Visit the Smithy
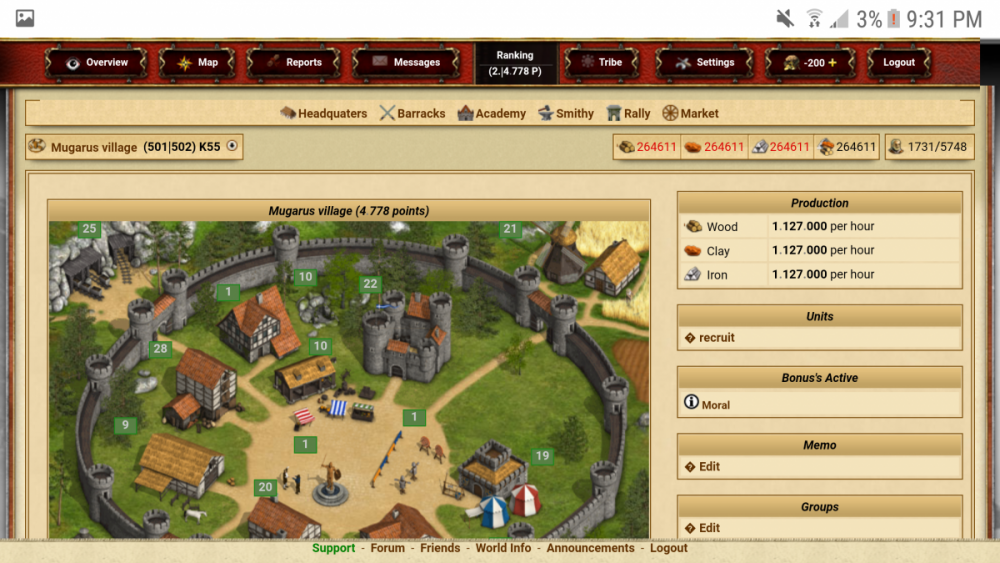This screenshot has width=1000, height=563. [566, 113]
